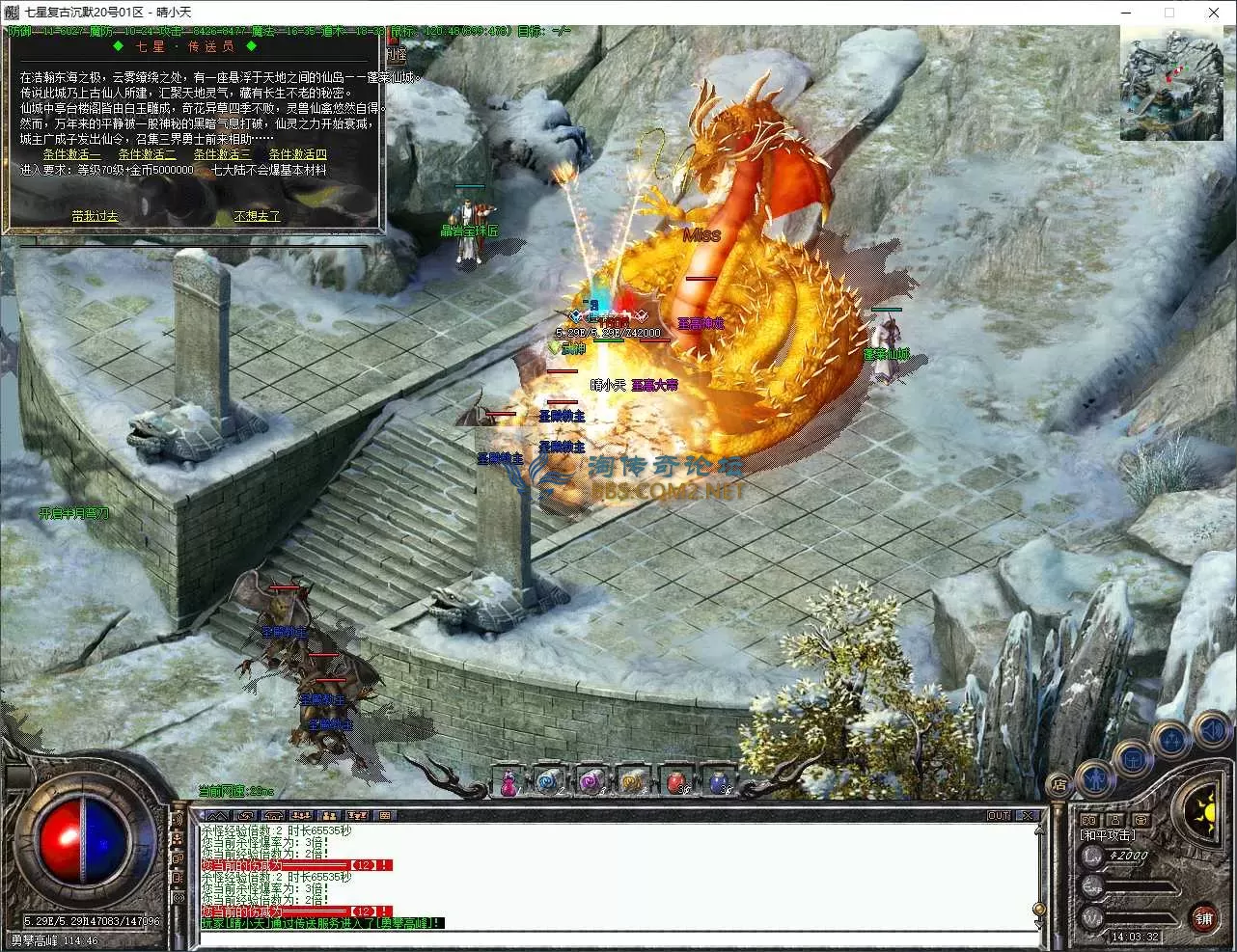Choose 带我过去 in the teleporter dialog
Screen dimensions: 1237x952
[95, 216]
